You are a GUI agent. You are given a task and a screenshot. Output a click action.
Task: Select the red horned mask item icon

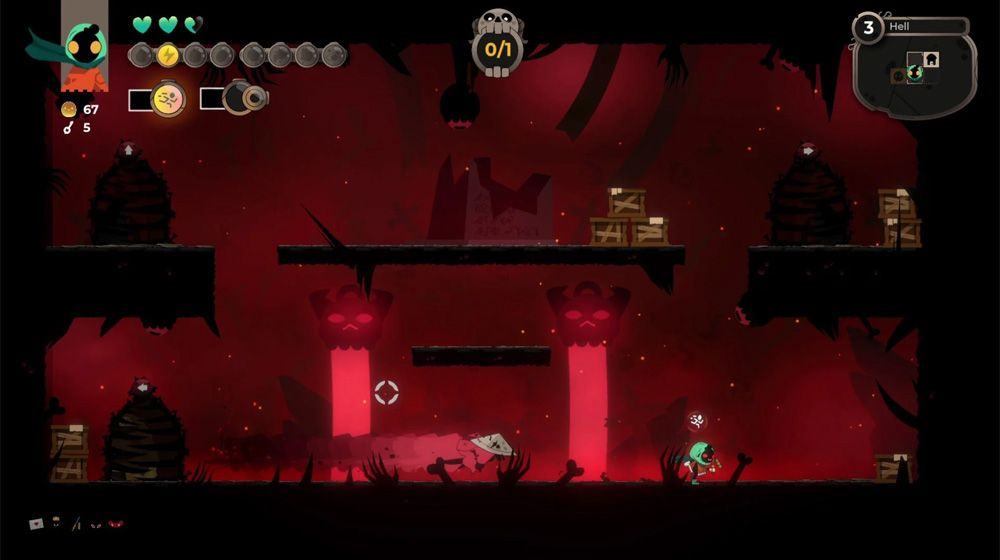pyautogui.click(x=116, y=523)
